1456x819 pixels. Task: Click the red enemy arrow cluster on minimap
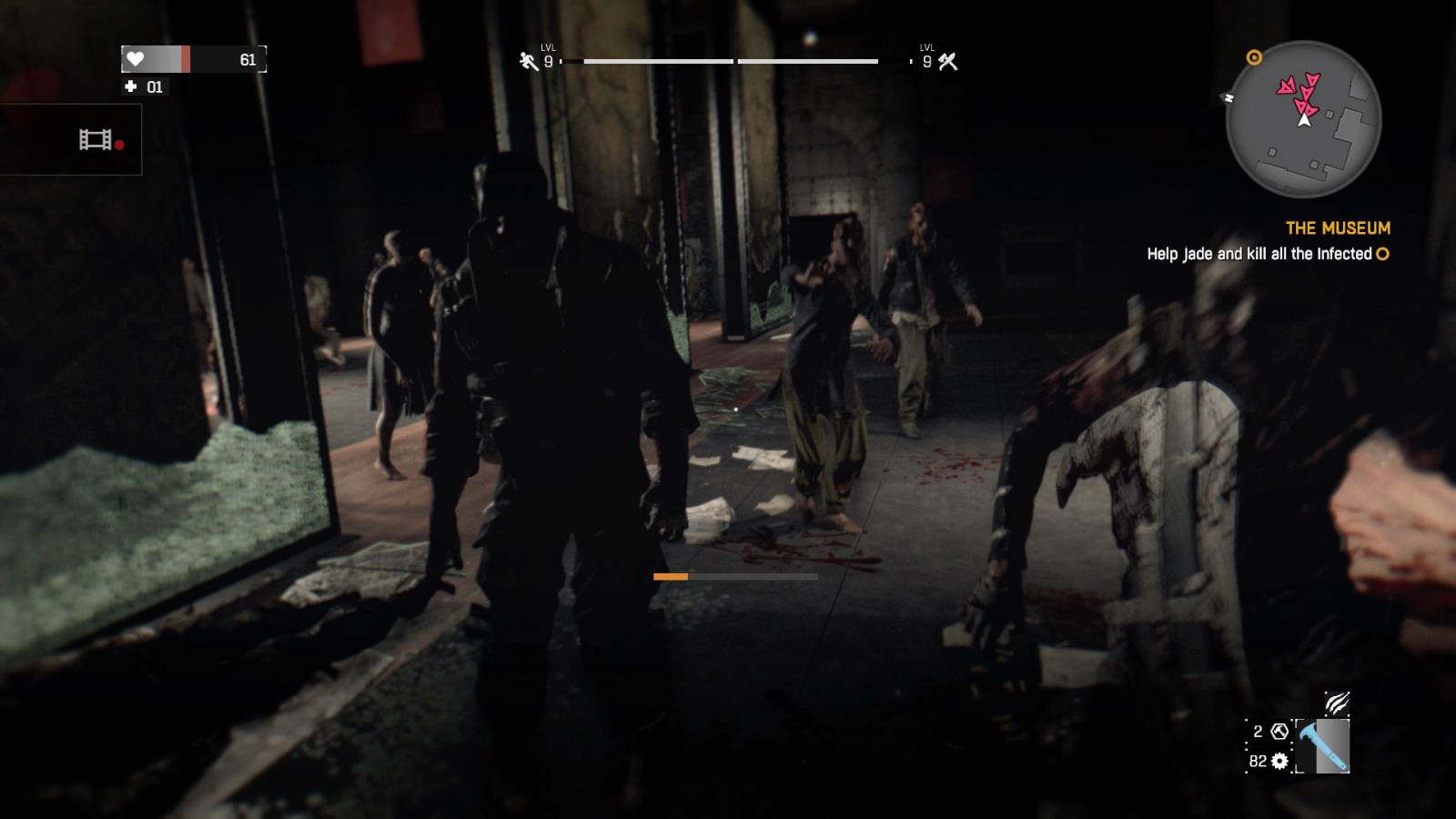tap(1299, 92)
